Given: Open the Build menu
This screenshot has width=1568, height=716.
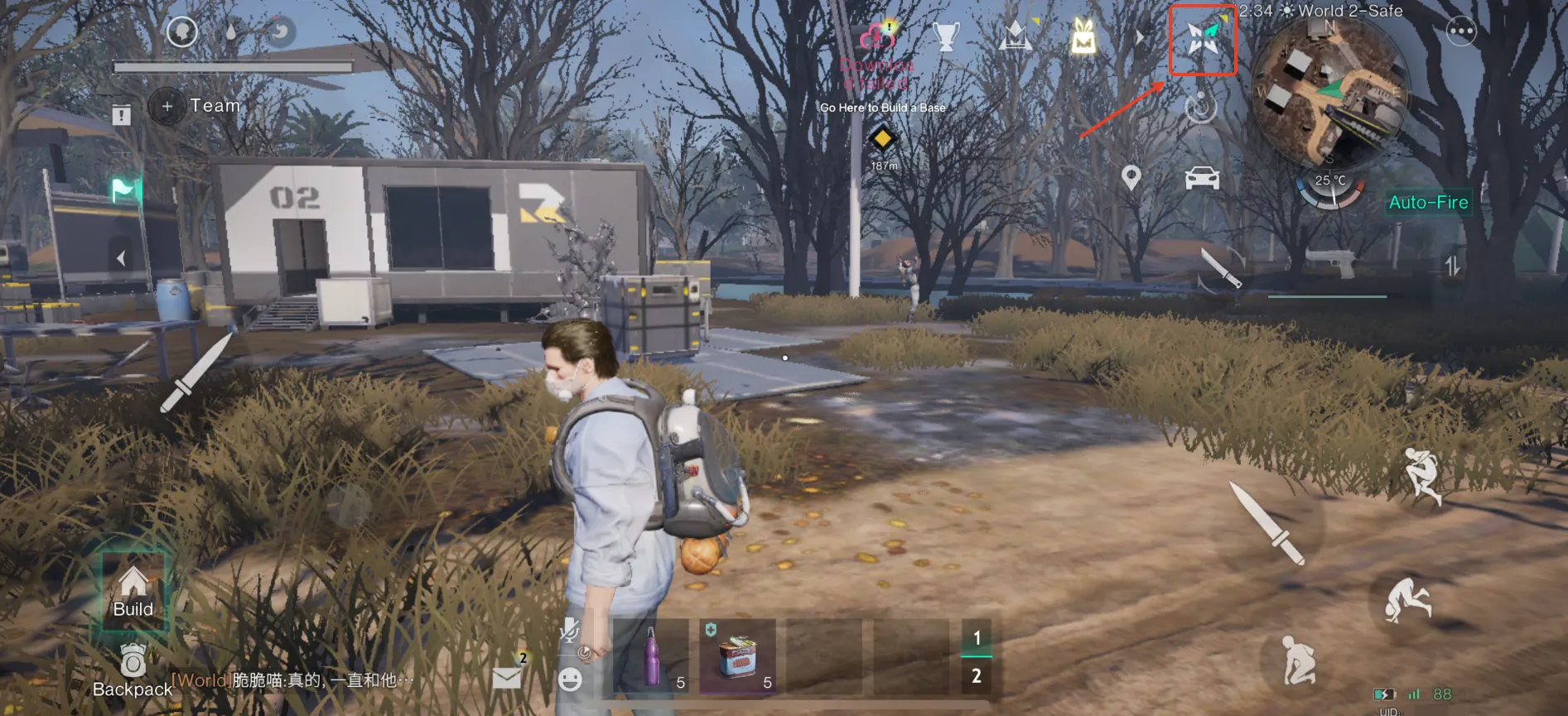Looking at the screenshot, I should (133, 592).
